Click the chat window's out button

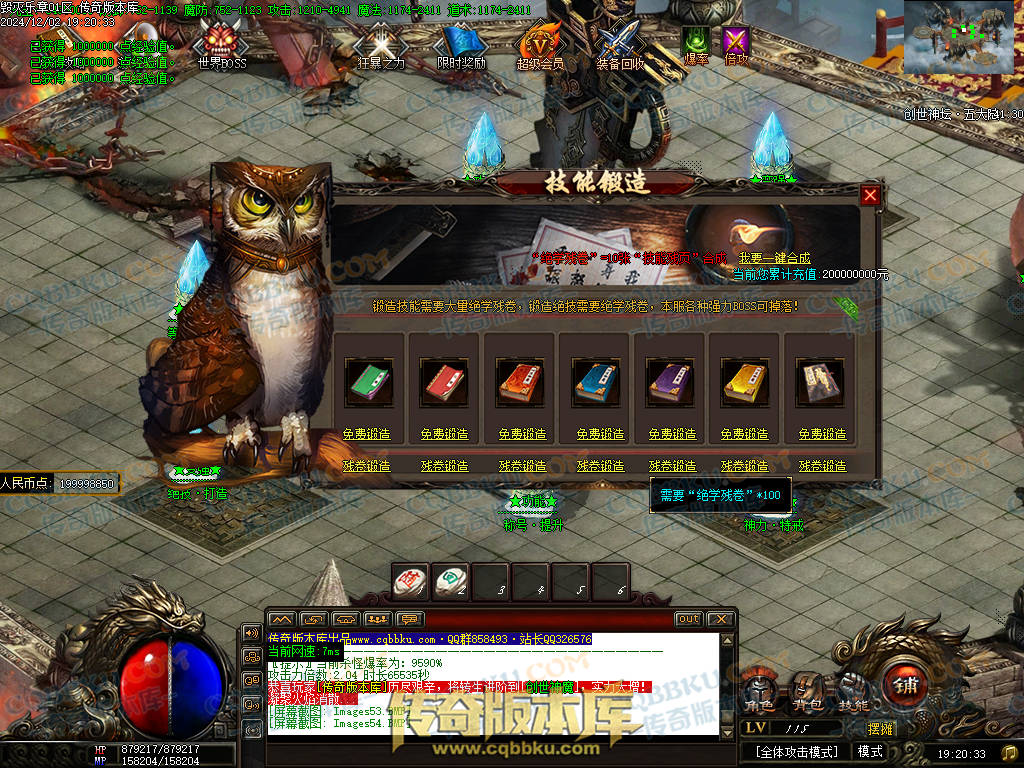[688, 619]
